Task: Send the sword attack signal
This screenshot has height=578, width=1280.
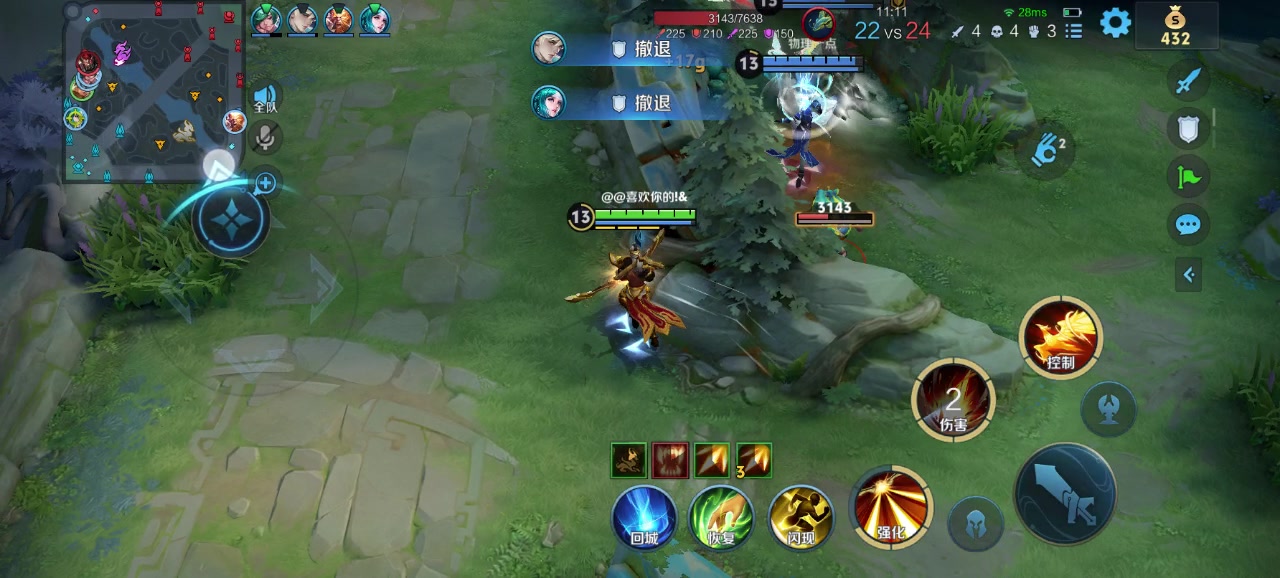Action: pyautogui.click(x=1188, y=81)
